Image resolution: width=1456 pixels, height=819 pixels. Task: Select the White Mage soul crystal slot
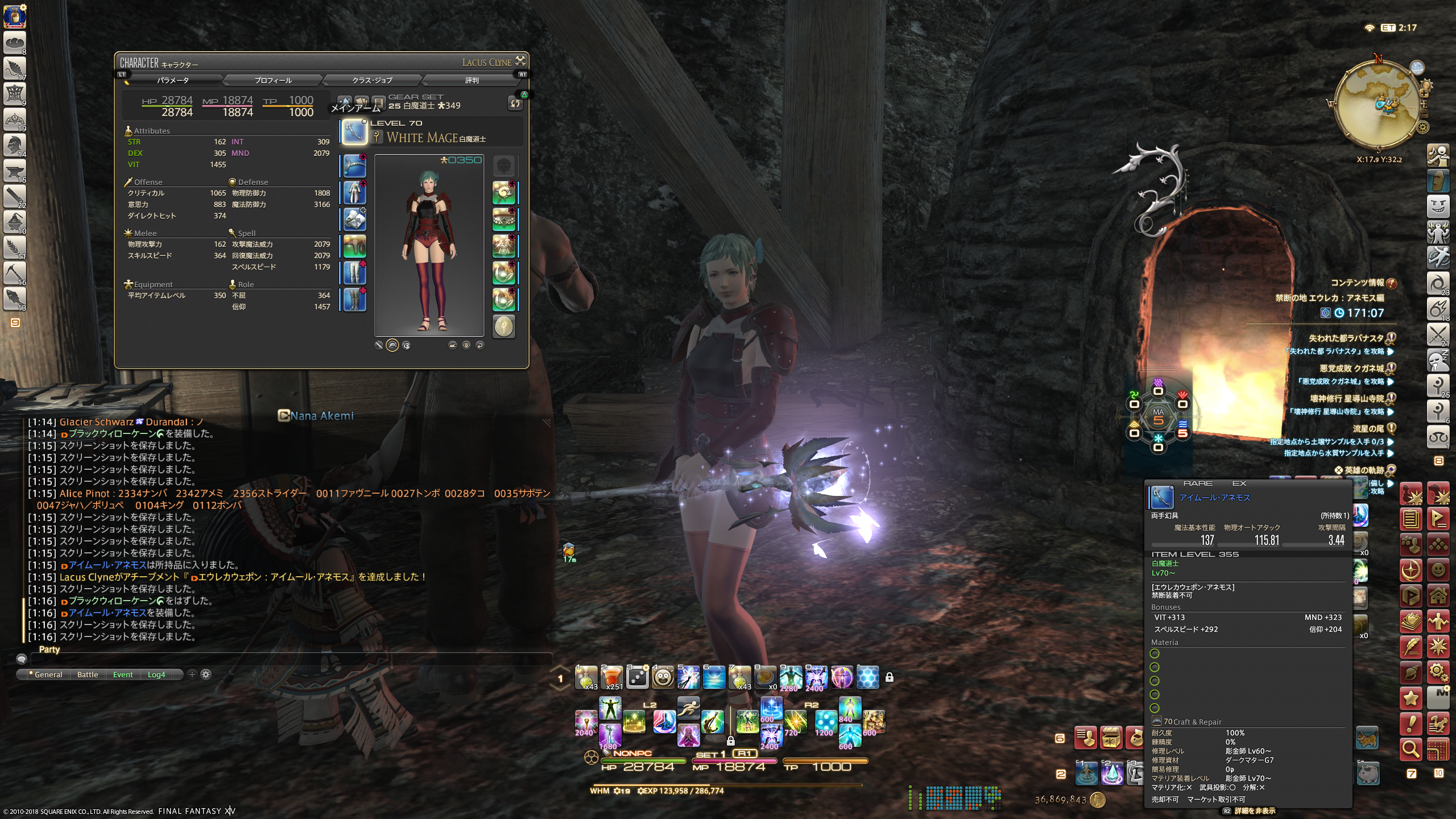pyautogui.click(x=503, y=327)
